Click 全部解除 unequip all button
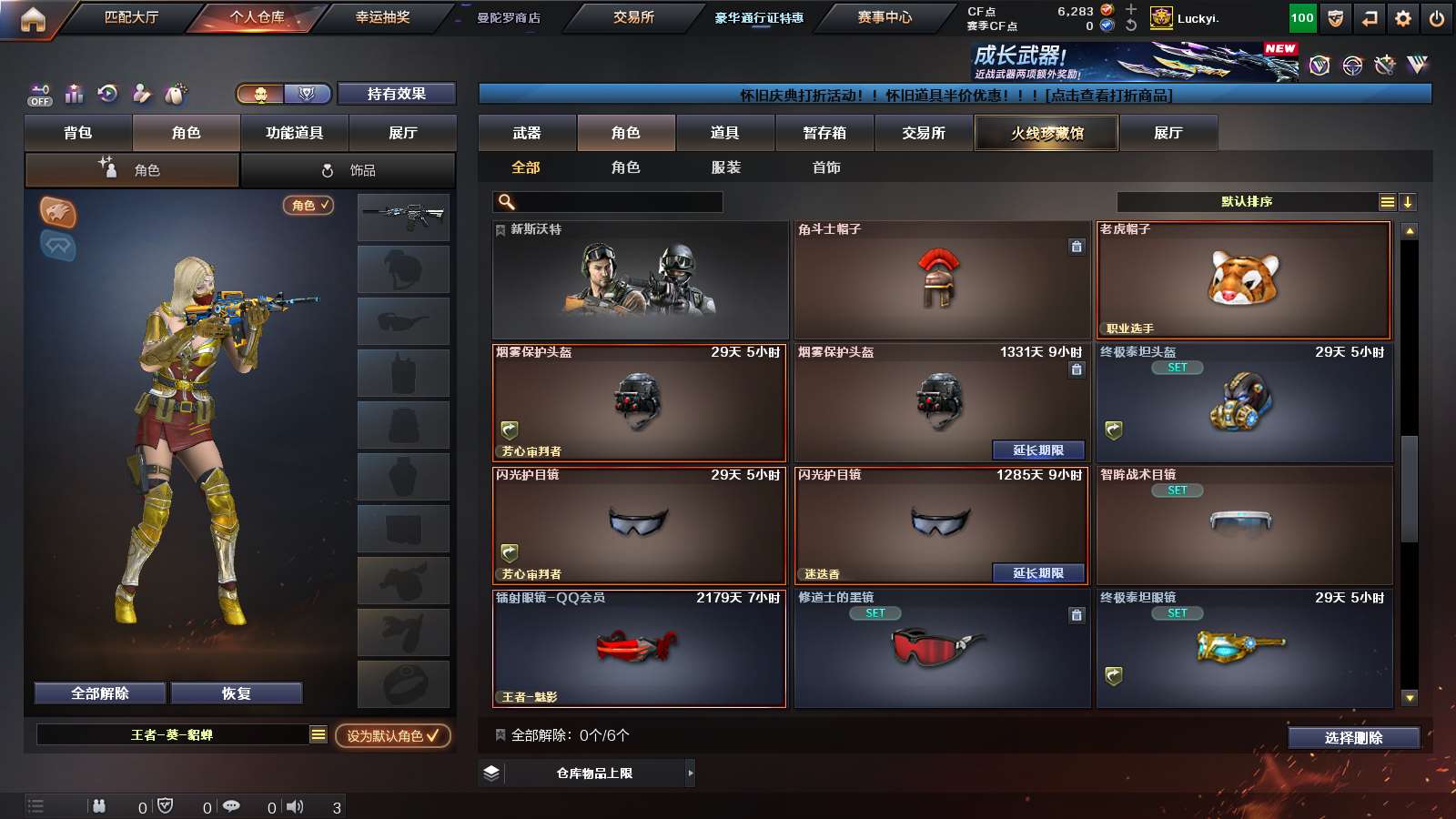This screenshot has height=819, width=1456. point(100,693)
